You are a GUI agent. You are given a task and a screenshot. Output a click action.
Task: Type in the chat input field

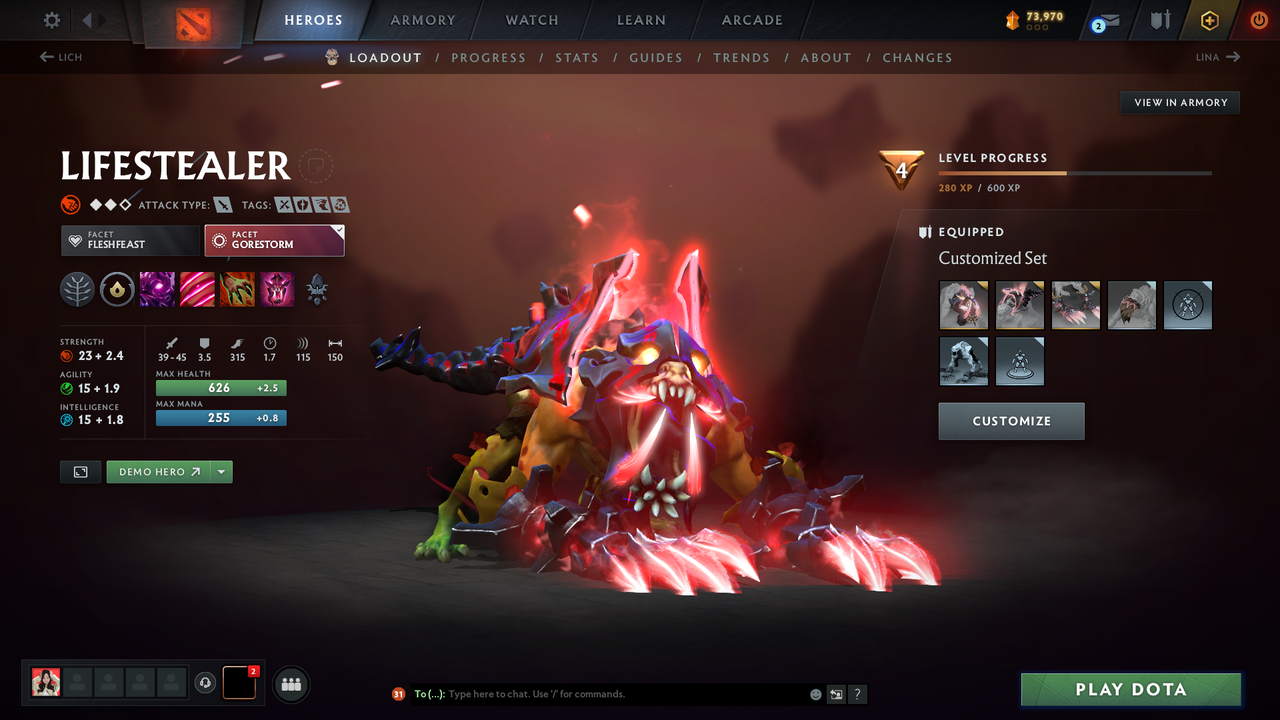[600, 693]
